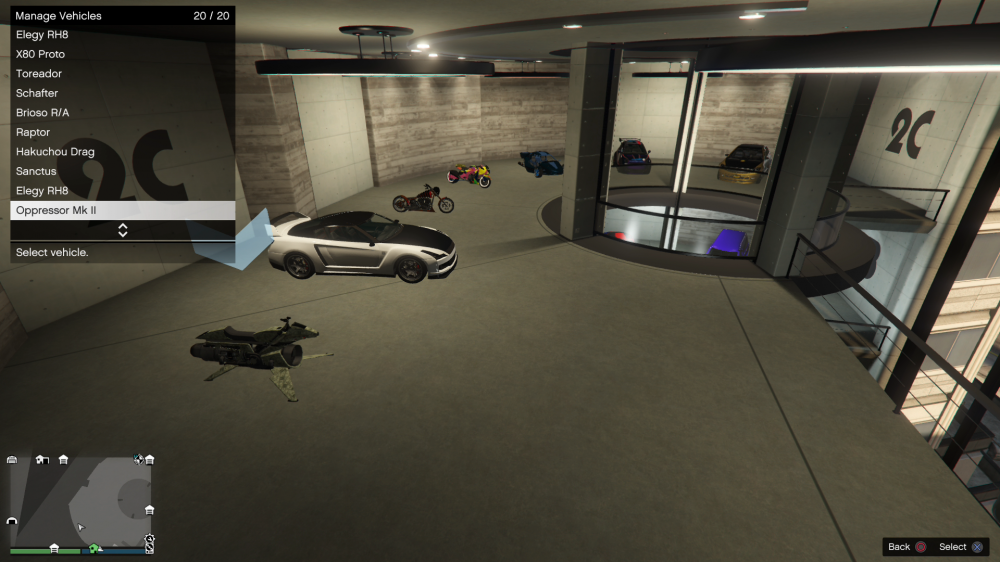Select the highlighted Oppressor Mk II row
The width and height of the screenshot is (1000, 562).
[x=122, y=210]
